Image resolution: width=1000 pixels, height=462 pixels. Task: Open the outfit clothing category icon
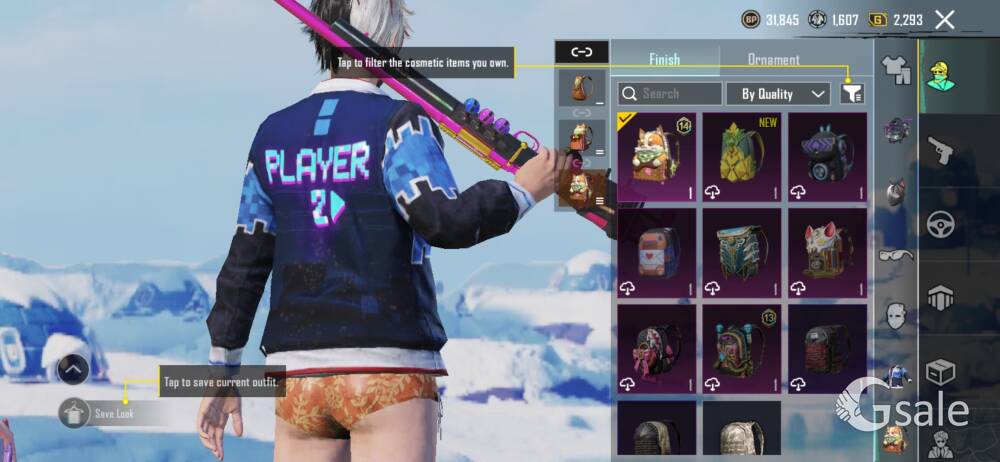895,71
